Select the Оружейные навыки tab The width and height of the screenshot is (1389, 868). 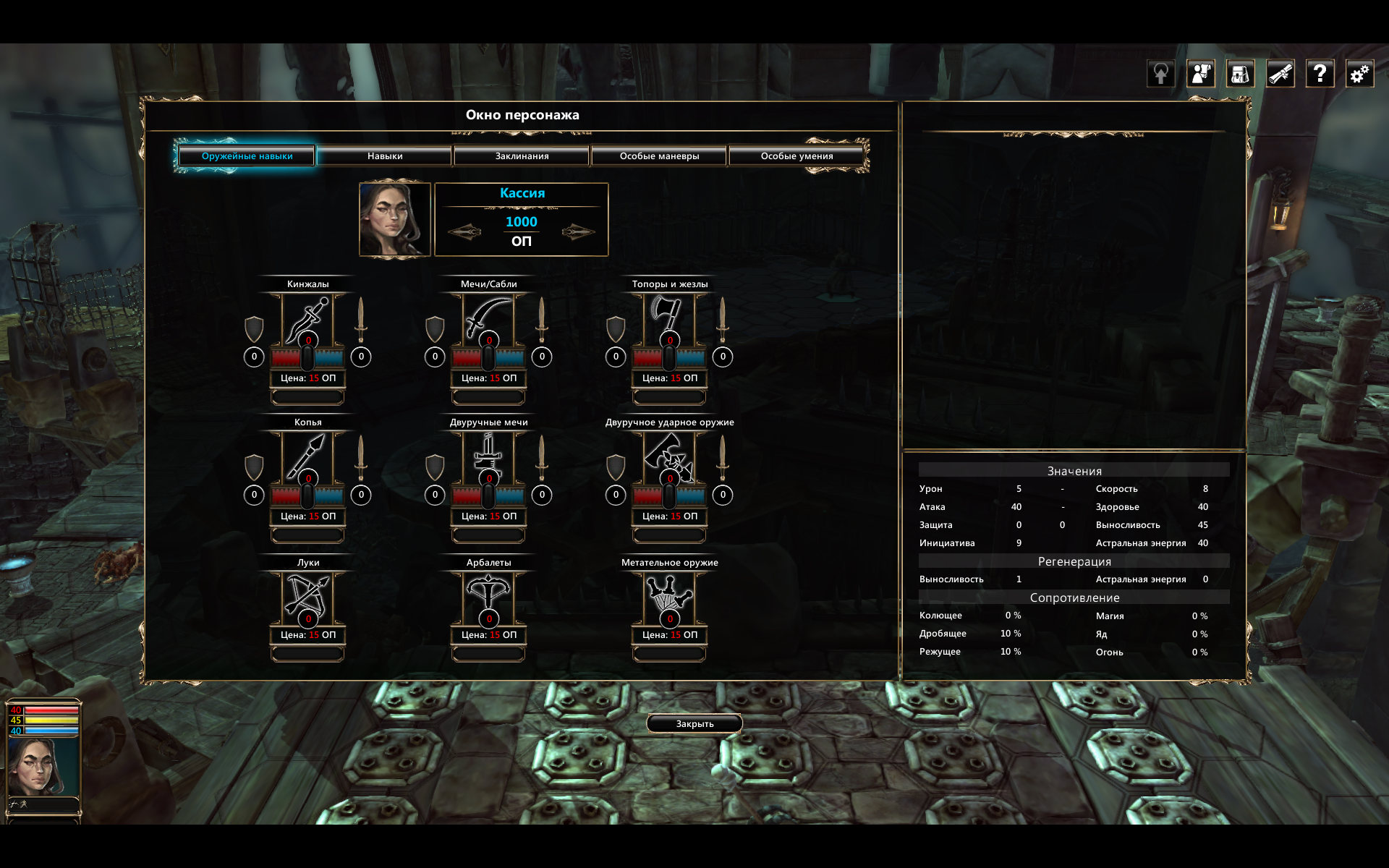(247, 156)
